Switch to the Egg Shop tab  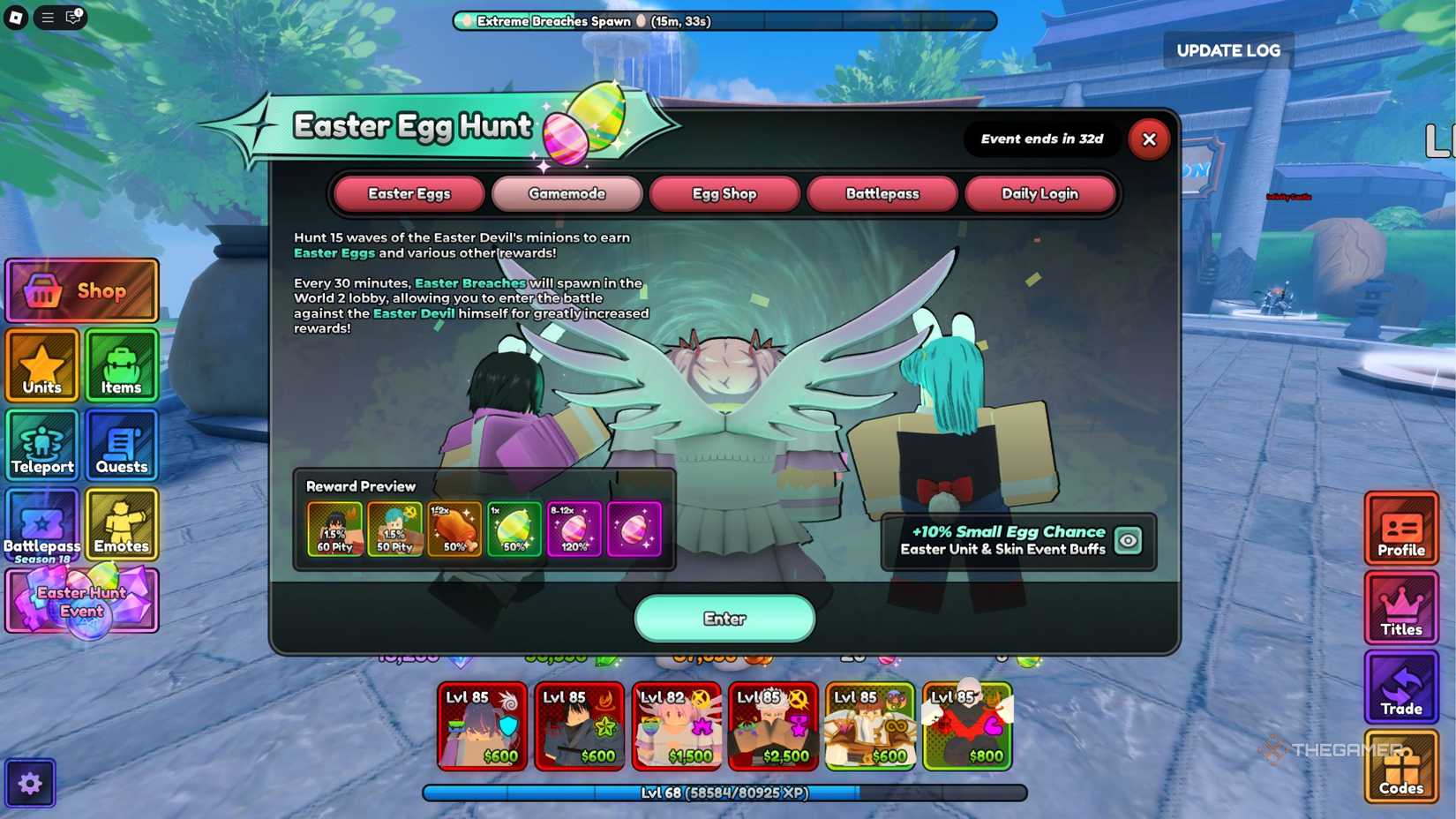point(724,193)
